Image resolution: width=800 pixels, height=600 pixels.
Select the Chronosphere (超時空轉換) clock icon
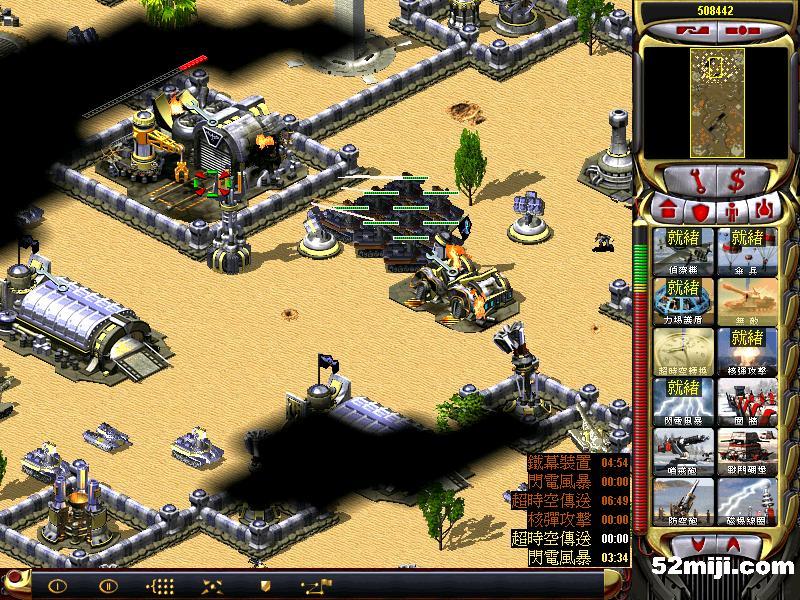(685, 351)
